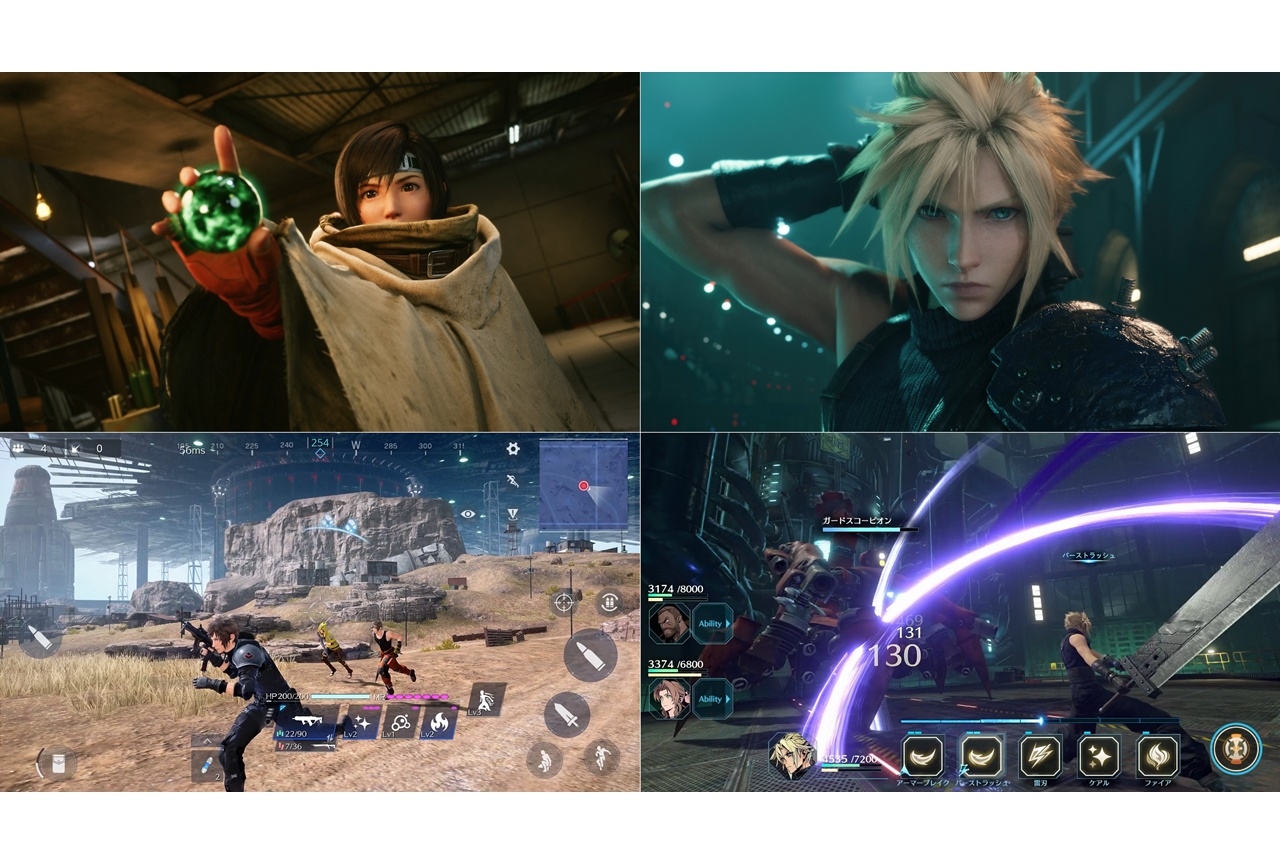Screen dimensions: 1280x864
Task: Use the アーマーブレイク ability icon
Action: click(x=922, y=755)
